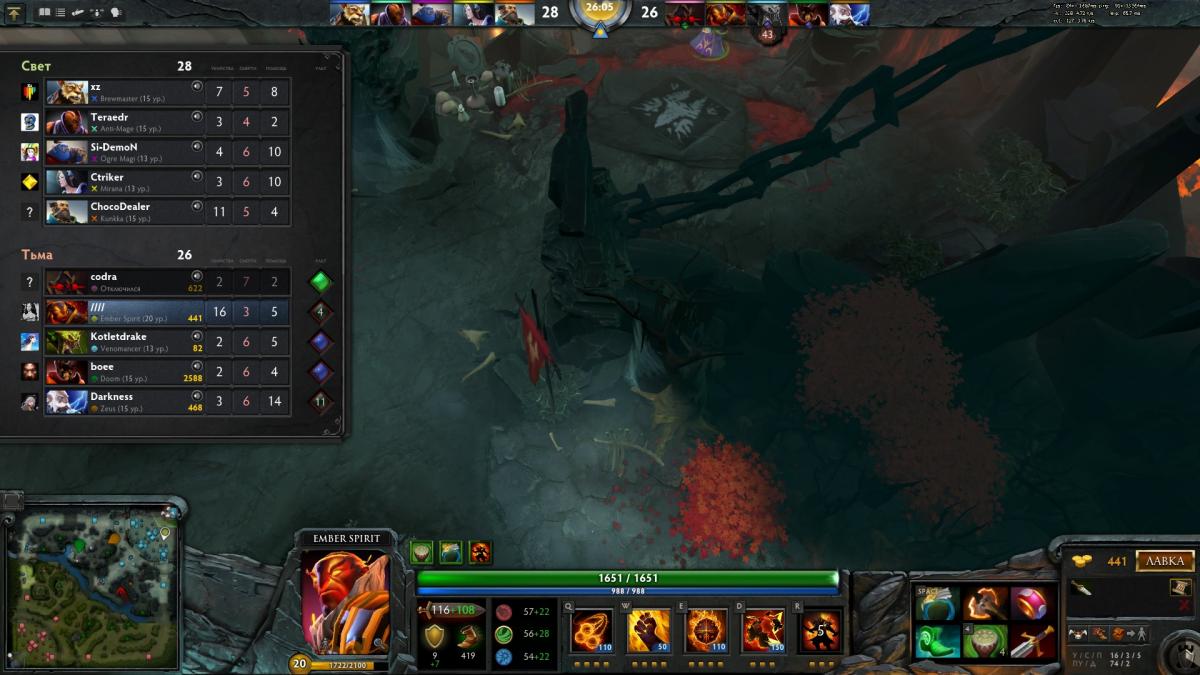This screenshot has width=1200, height=675.
Task: Click the green gem beside codra's row
Action: [320, 282]
